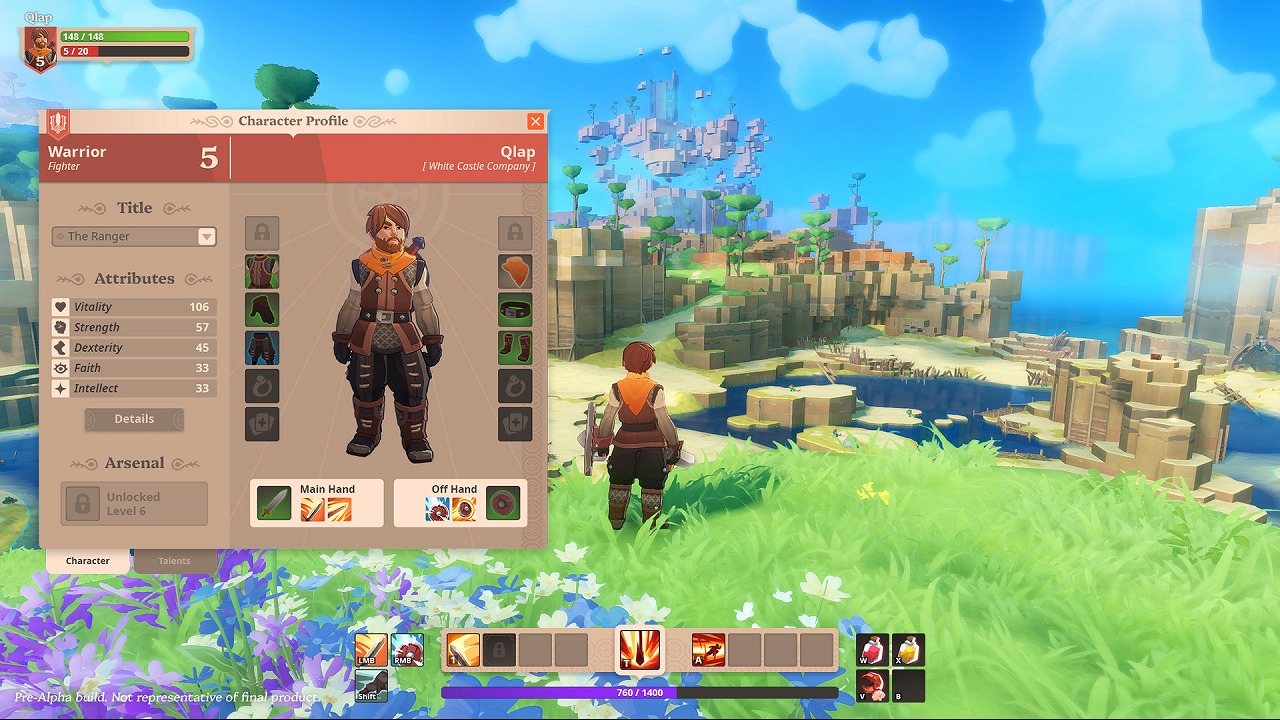Viewport: 1280px width, 720px height.
Task: Activate the dash ability on hotbar slot A
Action: point(708,650)
